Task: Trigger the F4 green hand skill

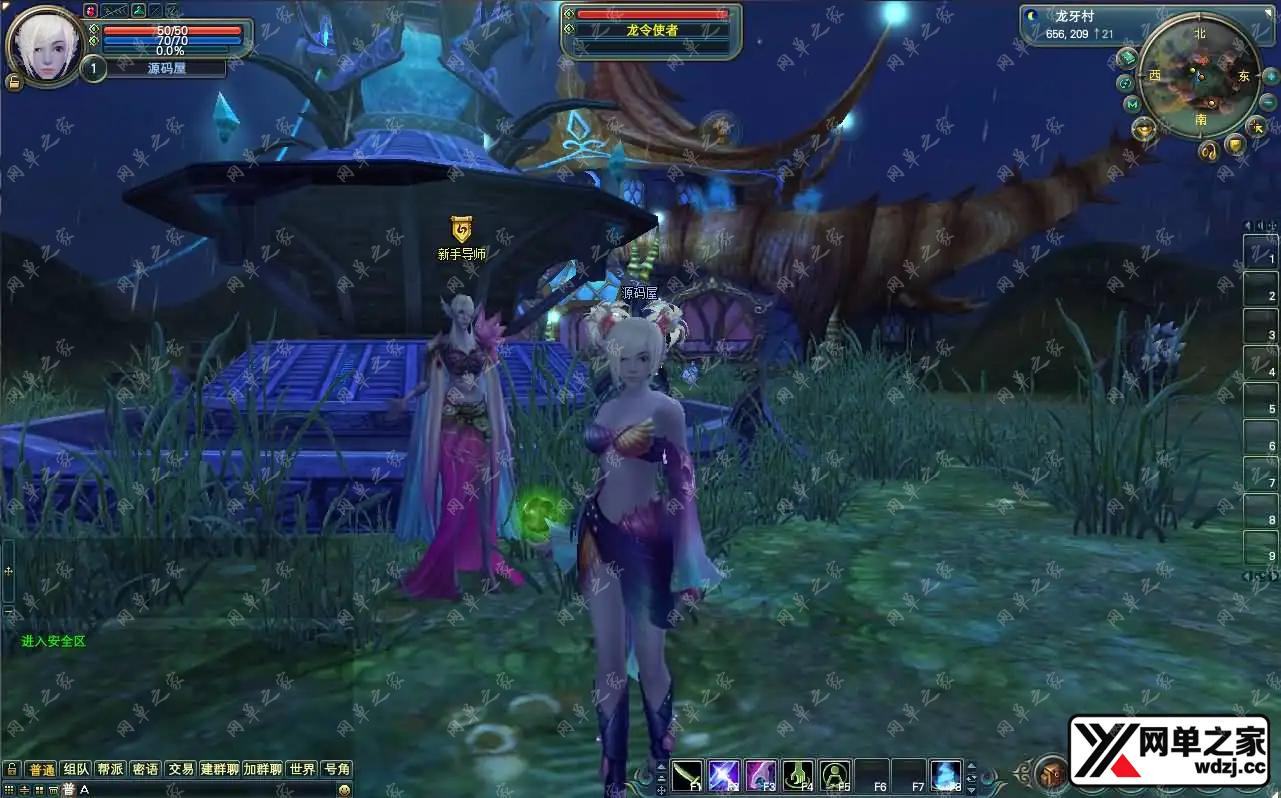Action: (798, 775)
